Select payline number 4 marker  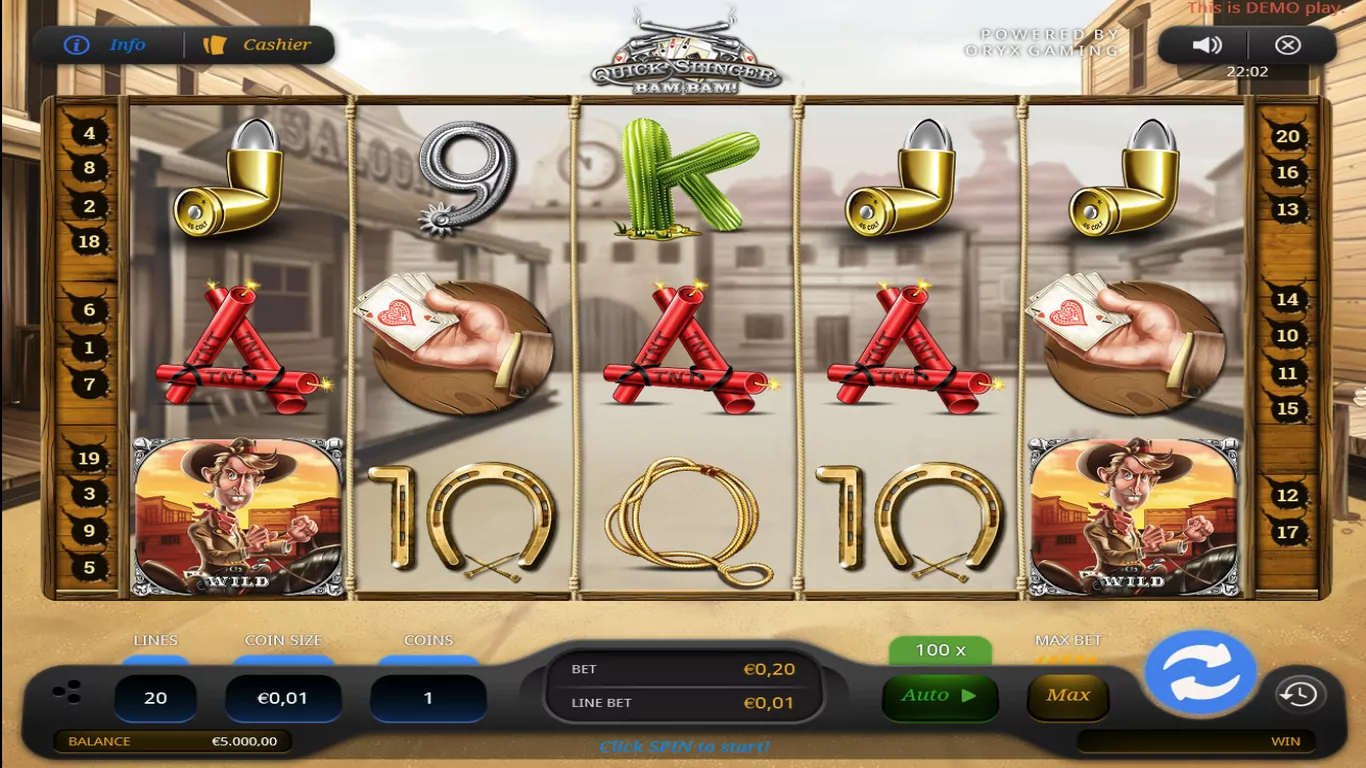click(89, 134)
